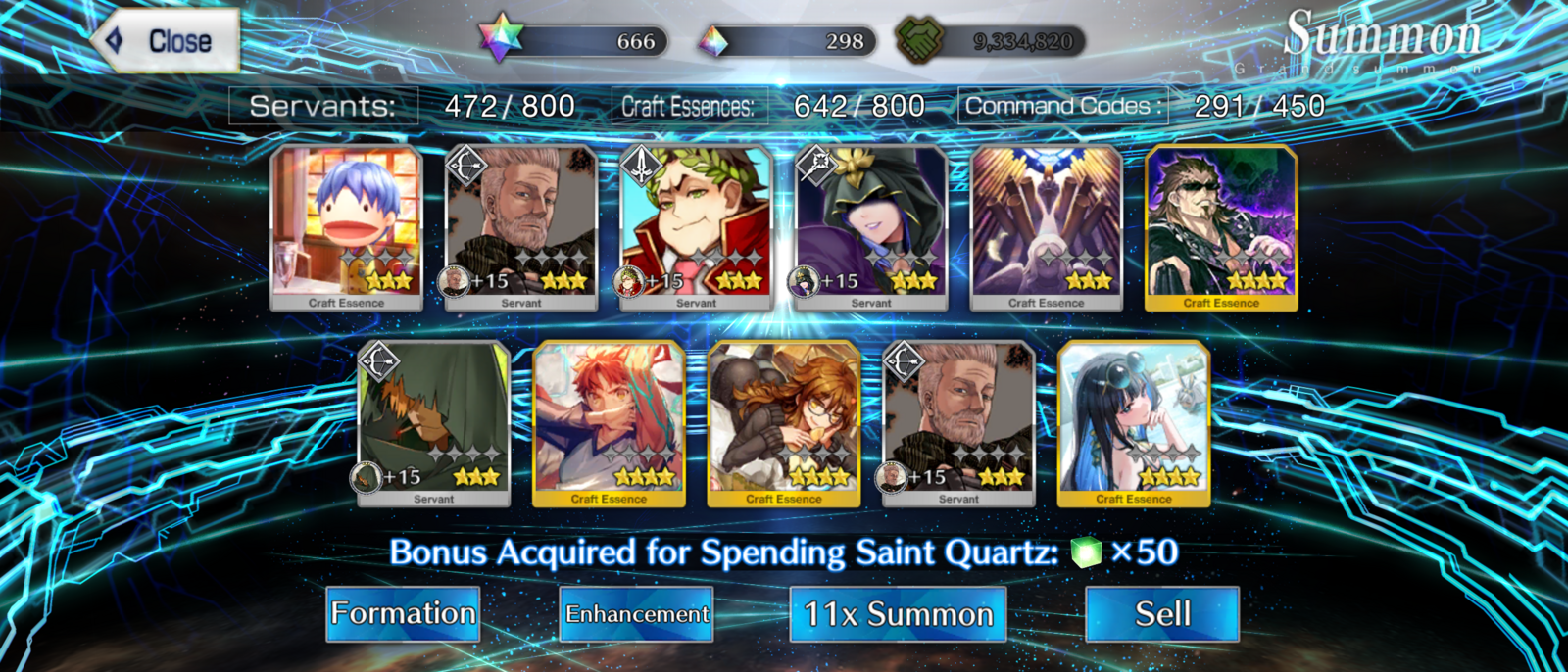Select the purple winged-figure craft essence

coord(1046,227)
